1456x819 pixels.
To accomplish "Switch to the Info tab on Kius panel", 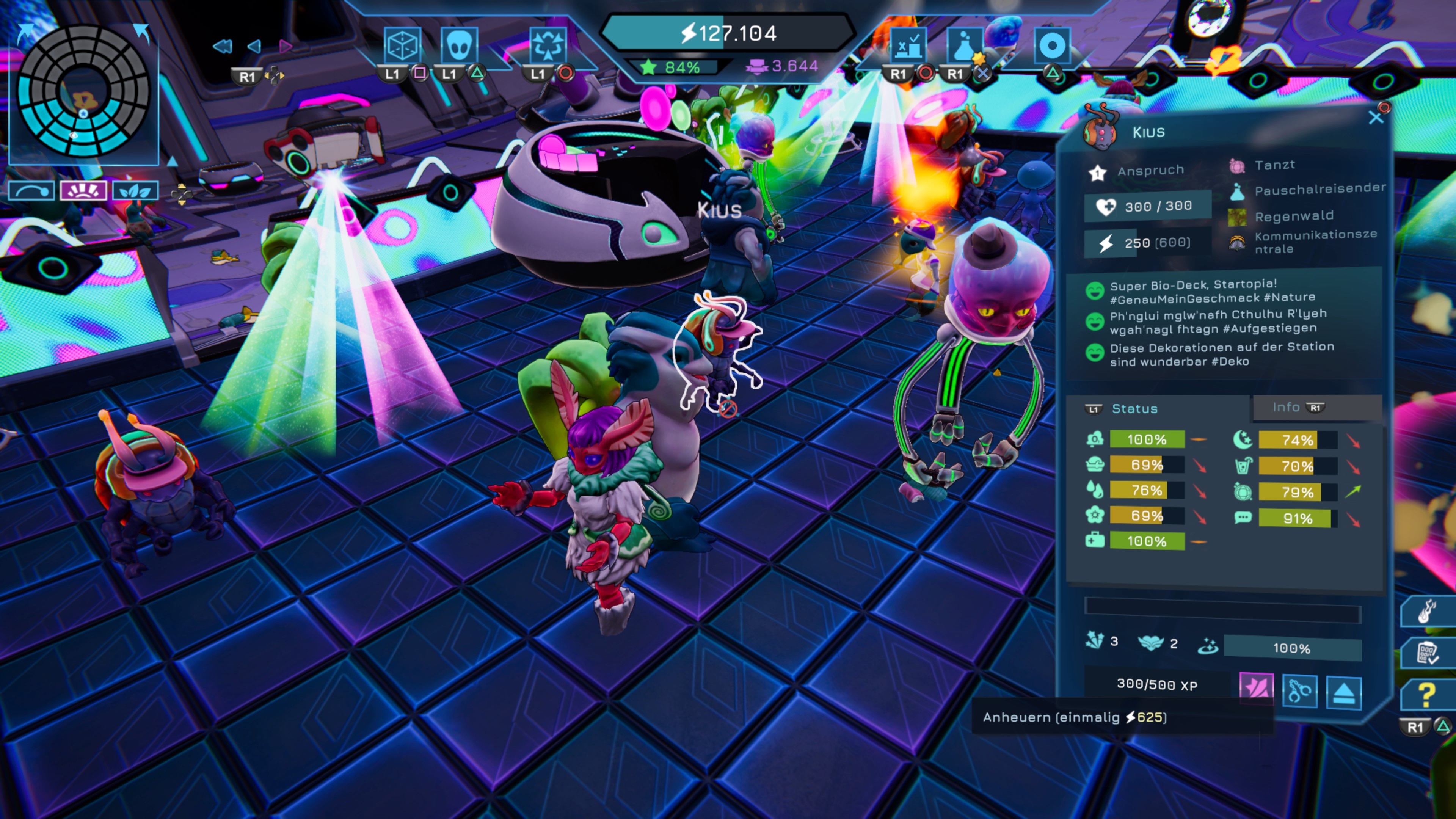I will point(1288,407).
